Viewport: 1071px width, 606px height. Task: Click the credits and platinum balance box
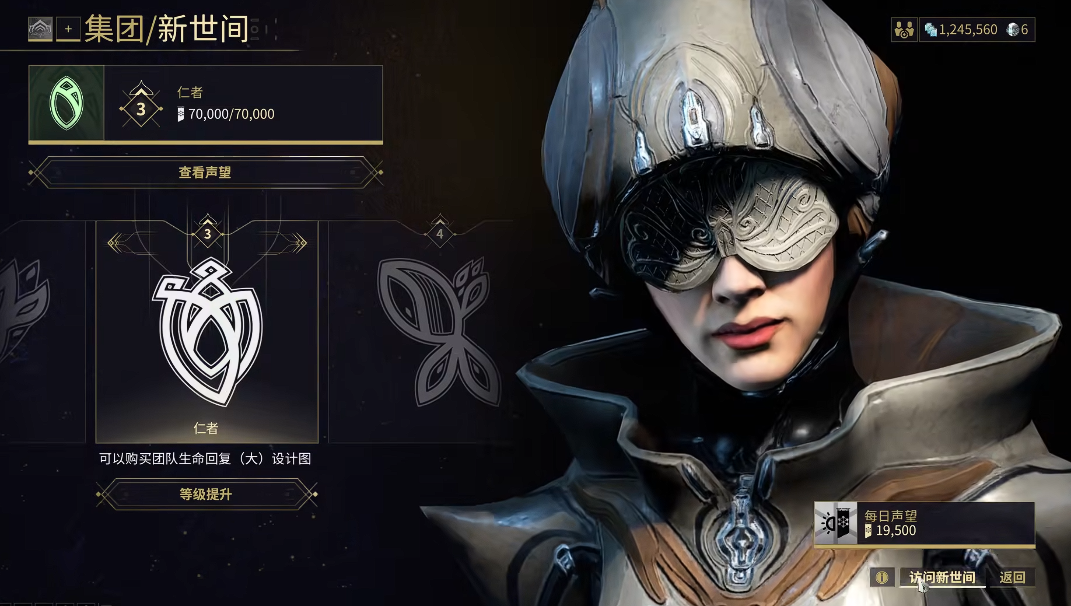click(x=977, y=29)
